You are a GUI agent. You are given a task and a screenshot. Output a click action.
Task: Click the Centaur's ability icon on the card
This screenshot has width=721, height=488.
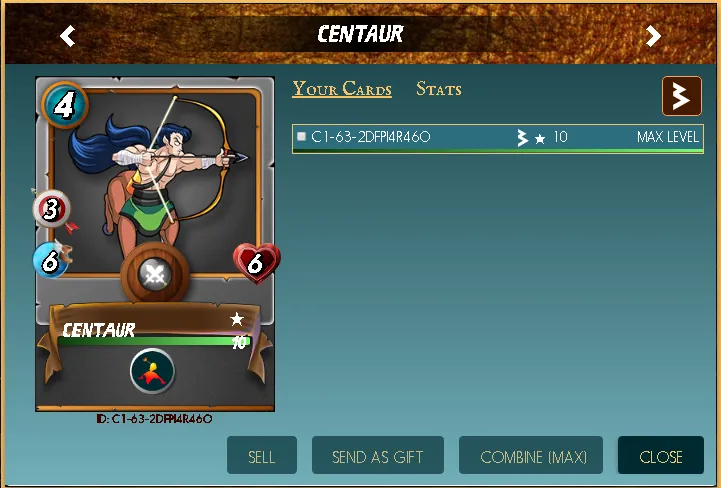point(152,372)
